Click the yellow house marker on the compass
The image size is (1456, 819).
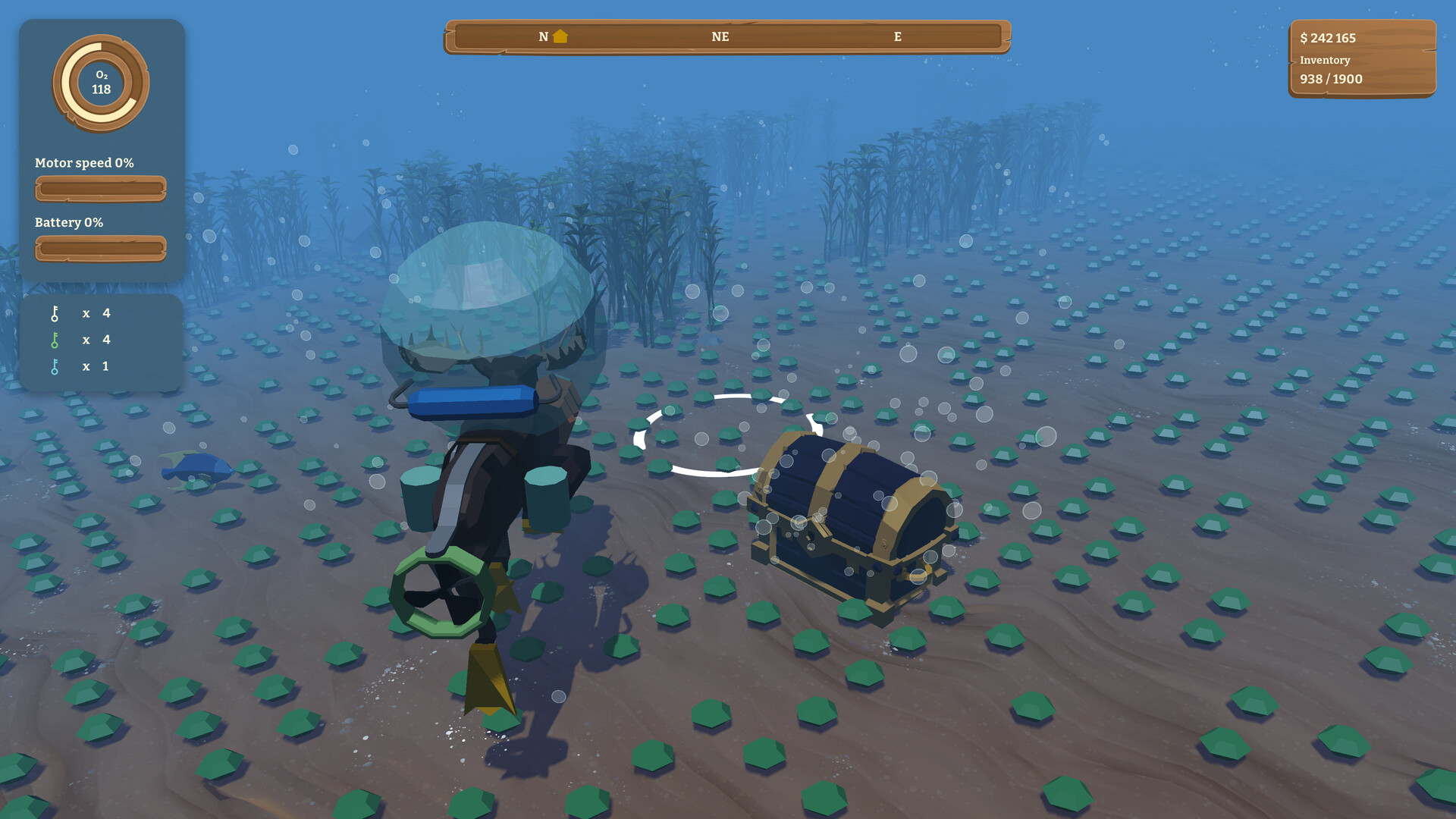(559, 36)
